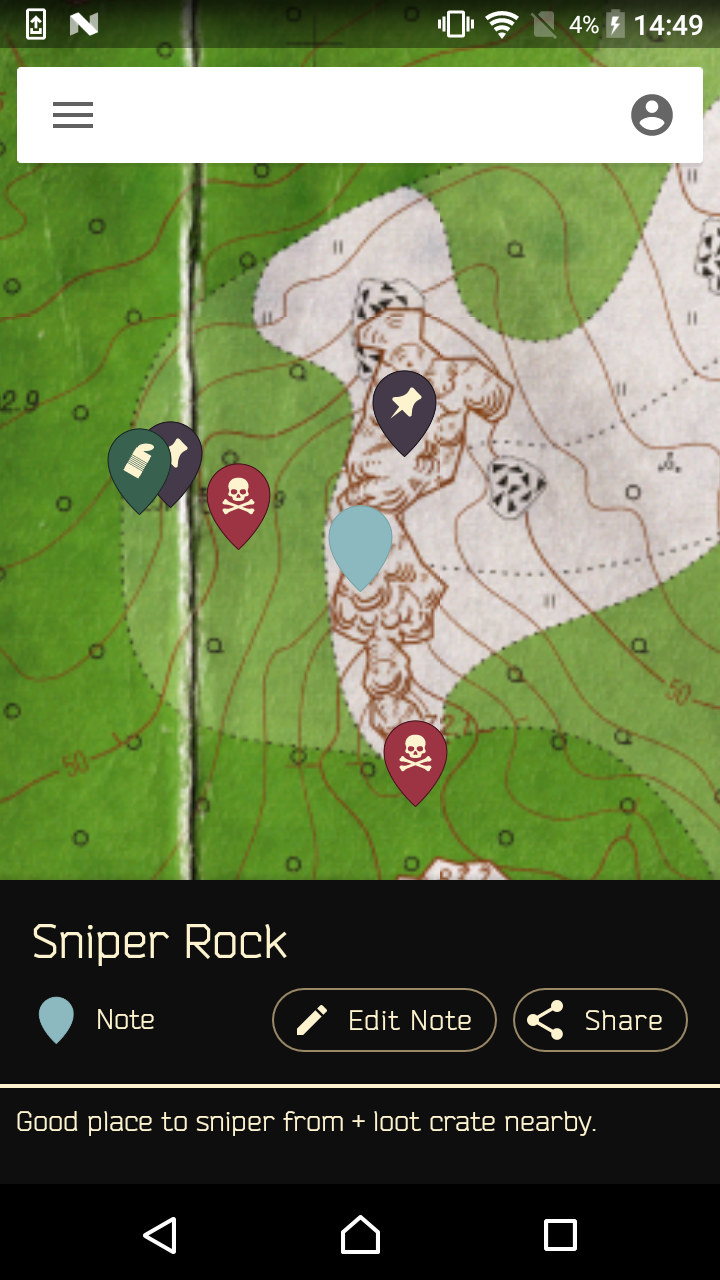This screenshot has height=1280, width=720.
Task: Tap the search bar field
Action: 360,115
